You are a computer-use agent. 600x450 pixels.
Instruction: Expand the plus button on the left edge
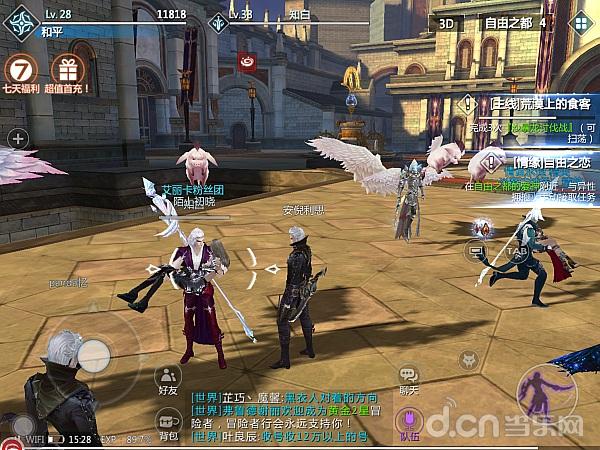(17, 138)
